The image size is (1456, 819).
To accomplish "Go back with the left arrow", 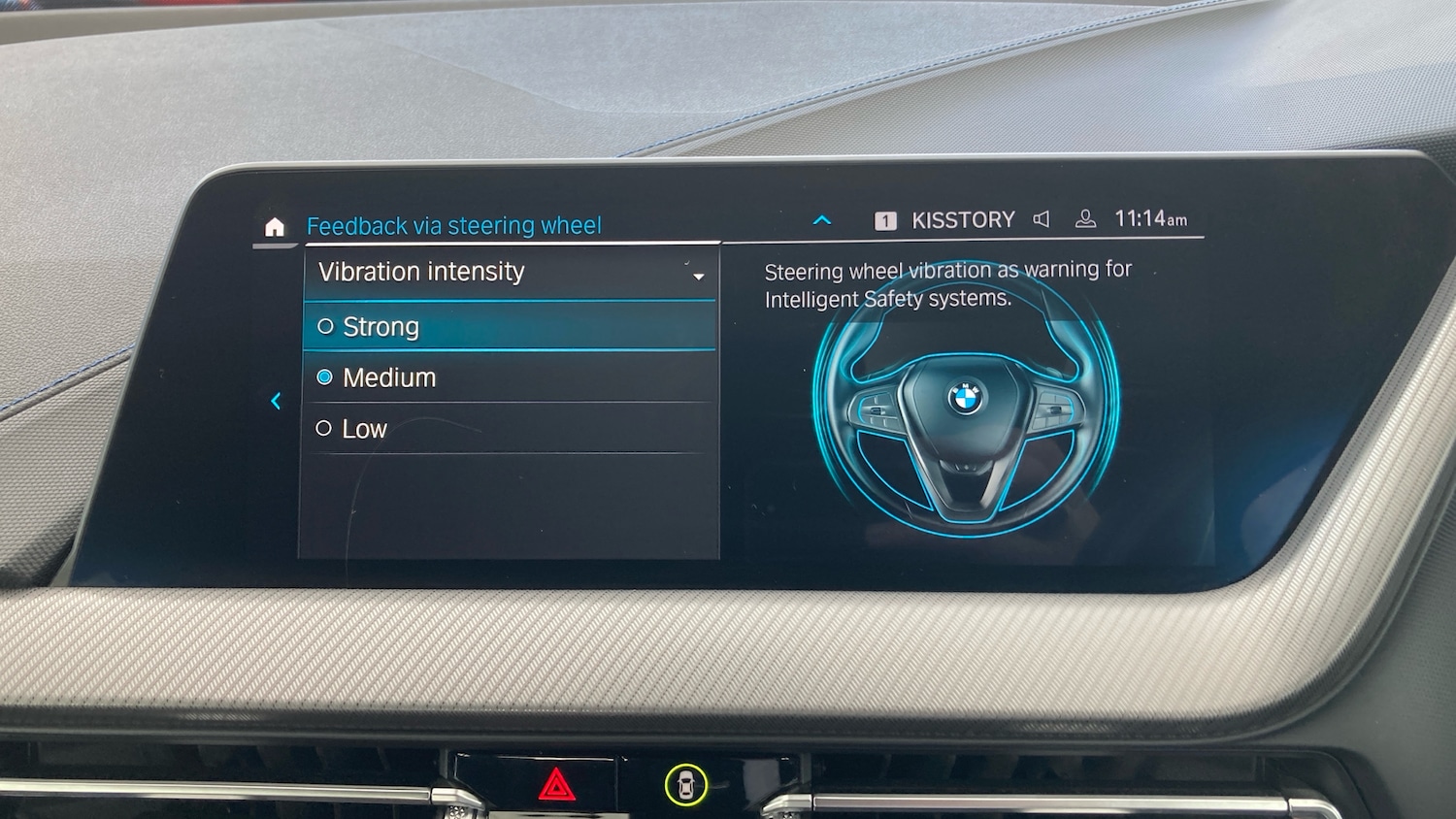I will point(276,401).
